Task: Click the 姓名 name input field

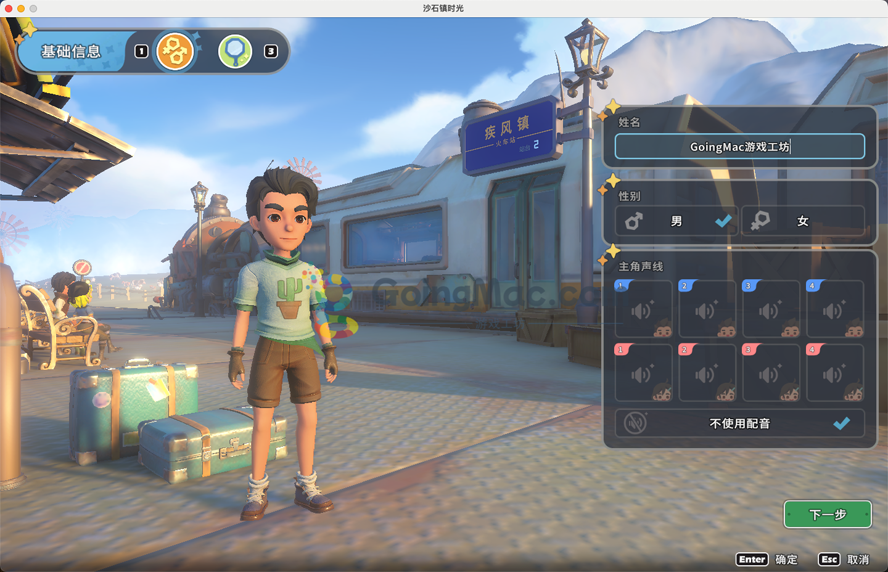Action: 739,147
